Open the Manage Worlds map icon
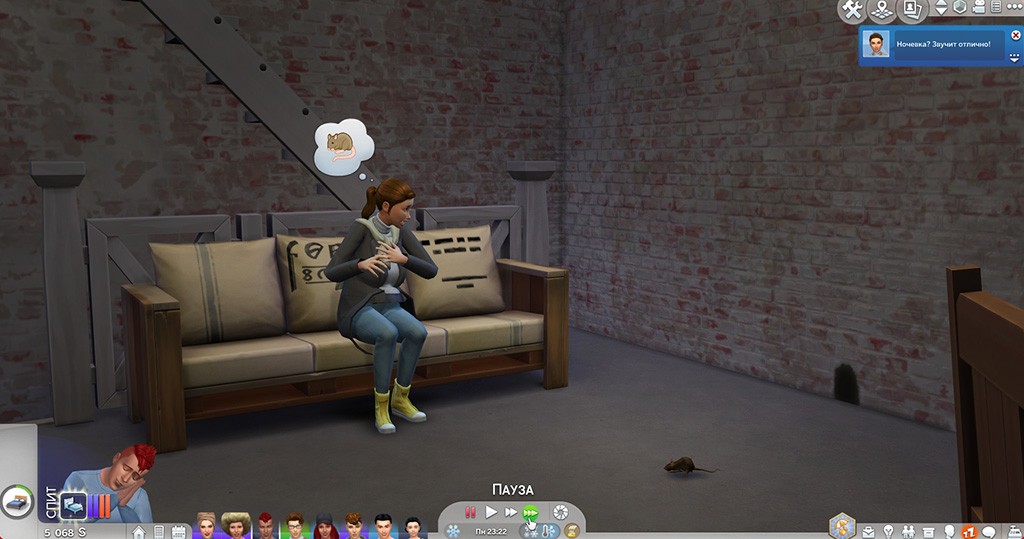1024x539 pixels. (881, 10)
